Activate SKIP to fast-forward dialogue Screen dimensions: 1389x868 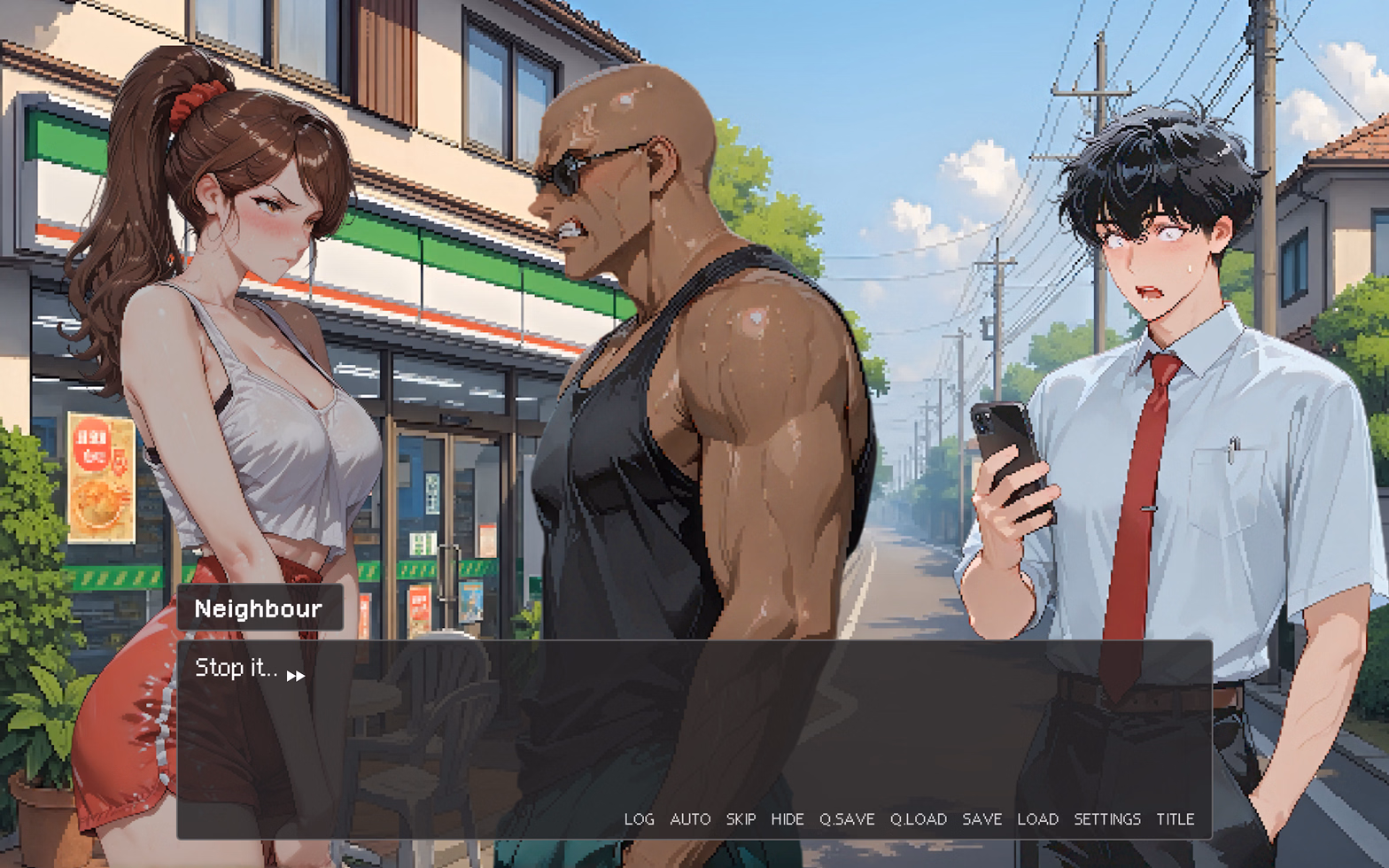coord(741,819)
